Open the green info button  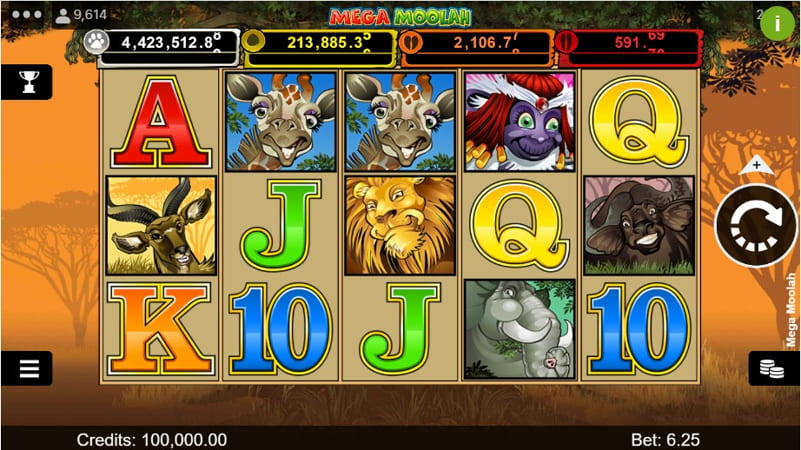click(777, 24)
